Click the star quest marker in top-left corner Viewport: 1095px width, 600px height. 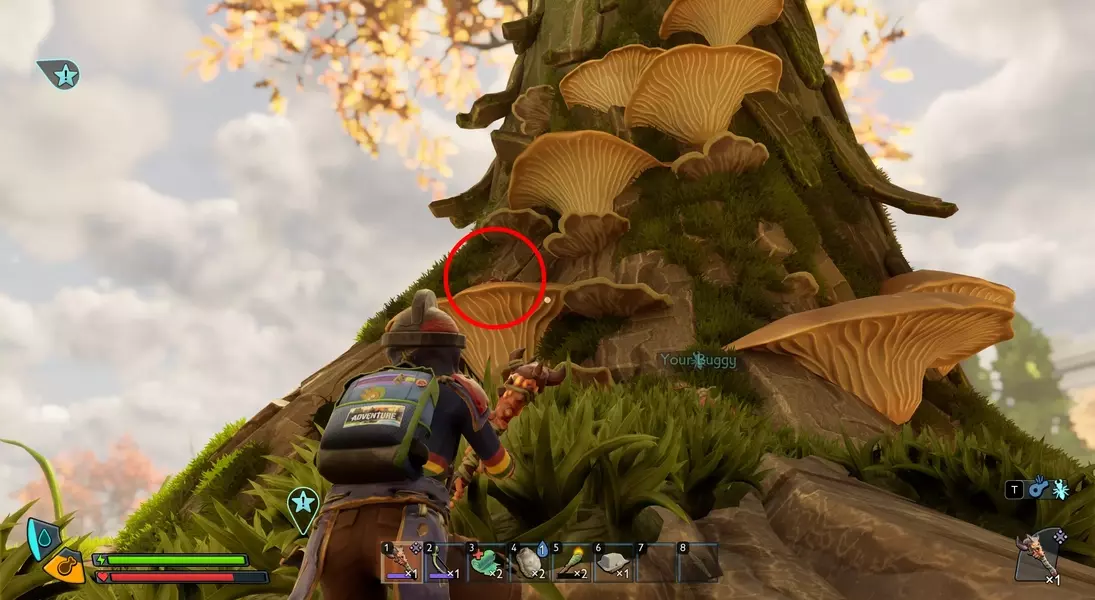click(60, 73)
